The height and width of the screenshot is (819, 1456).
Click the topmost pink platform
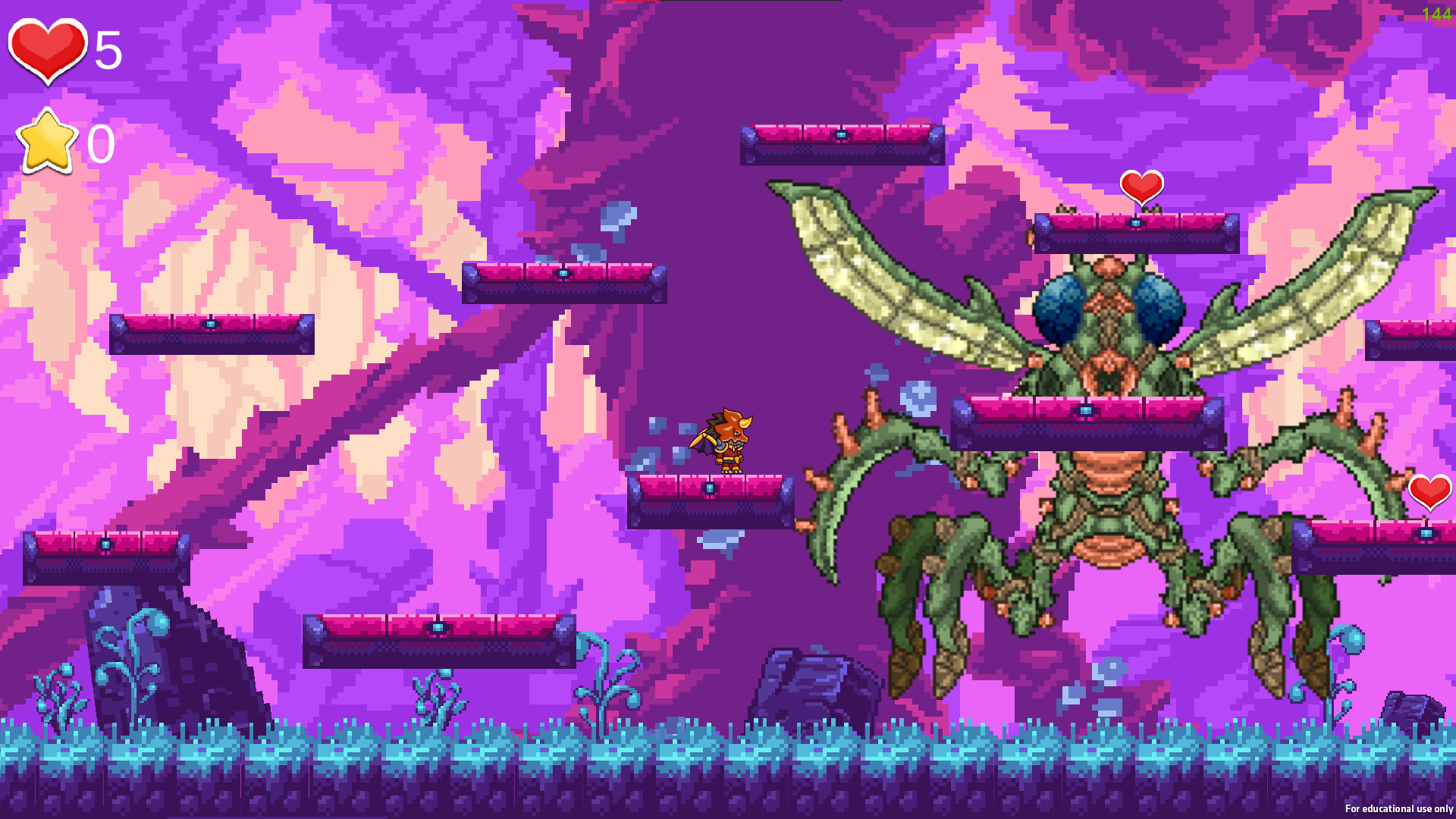pos(840,143)
